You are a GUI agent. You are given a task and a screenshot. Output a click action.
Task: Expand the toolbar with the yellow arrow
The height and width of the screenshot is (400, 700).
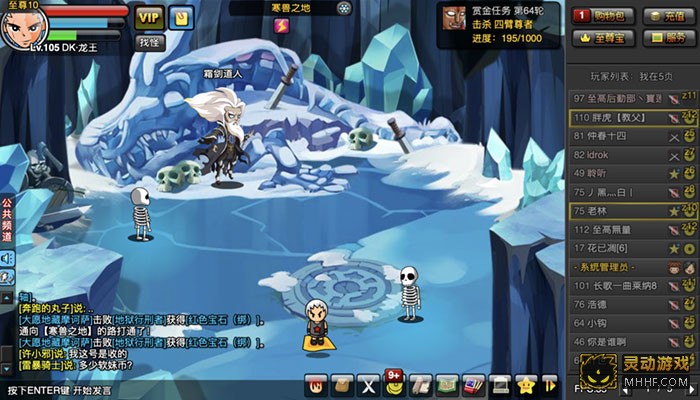coord(549,383)
